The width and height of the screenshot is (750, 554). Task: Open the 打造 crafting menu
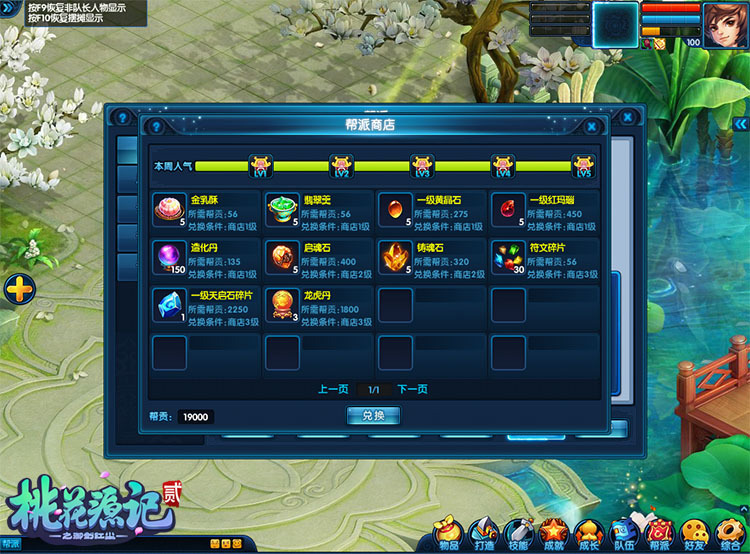(484, 533)
